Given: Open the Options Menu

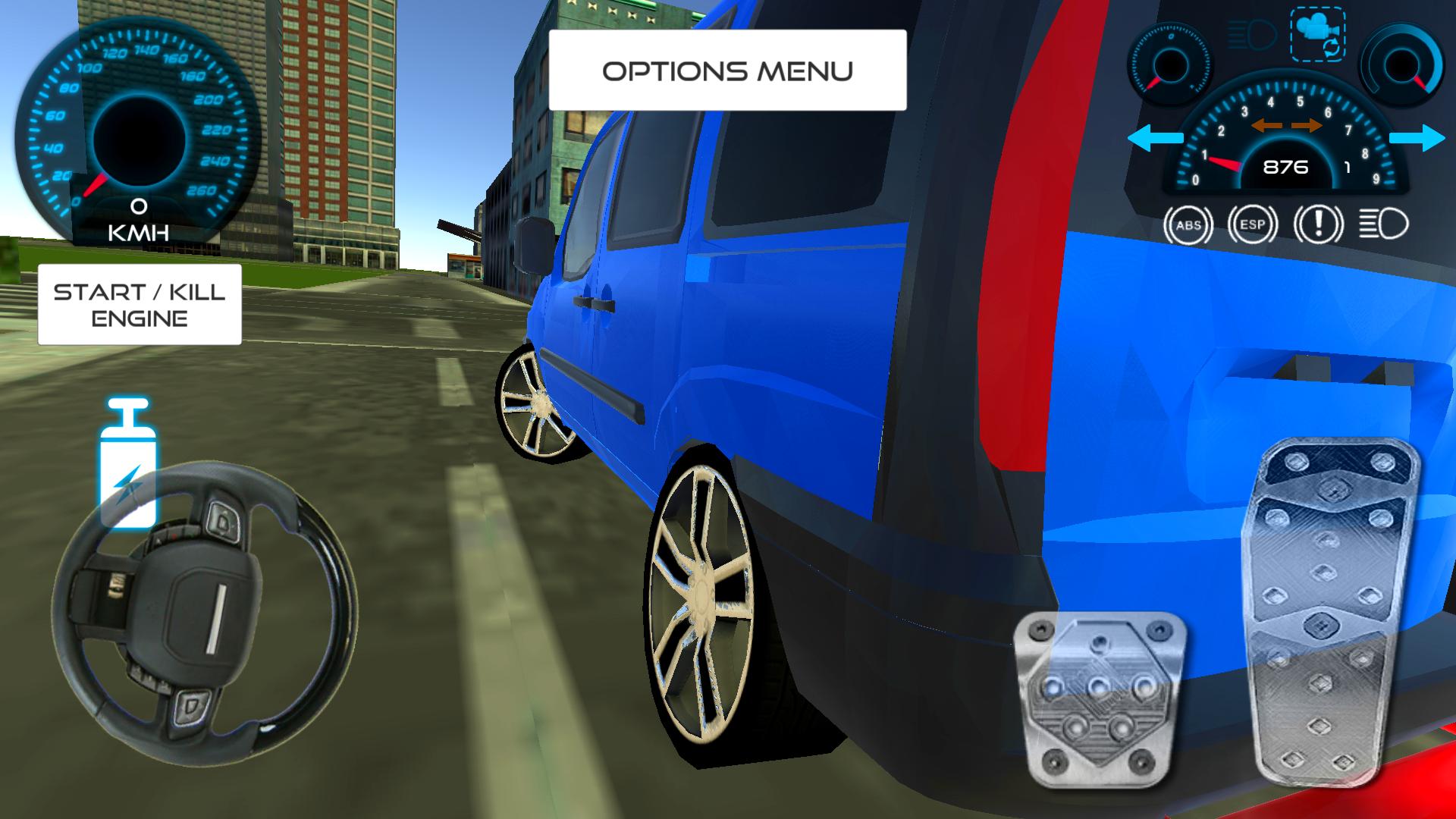Looking at the screenshot, I should coord(728,70).
